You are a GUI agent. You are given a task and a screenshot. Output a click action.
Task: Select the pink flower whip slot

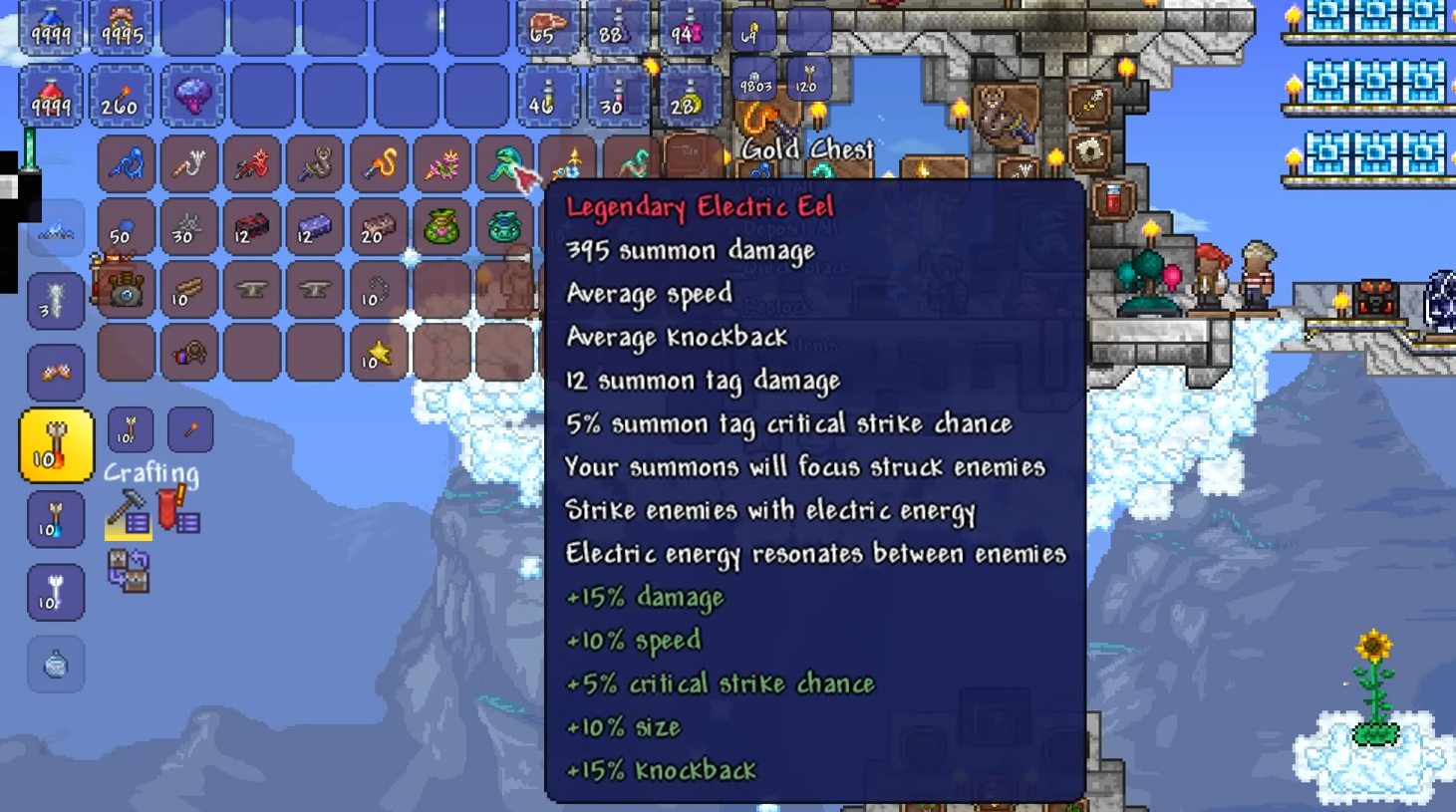pyautogui.click(x=441, y=163)
